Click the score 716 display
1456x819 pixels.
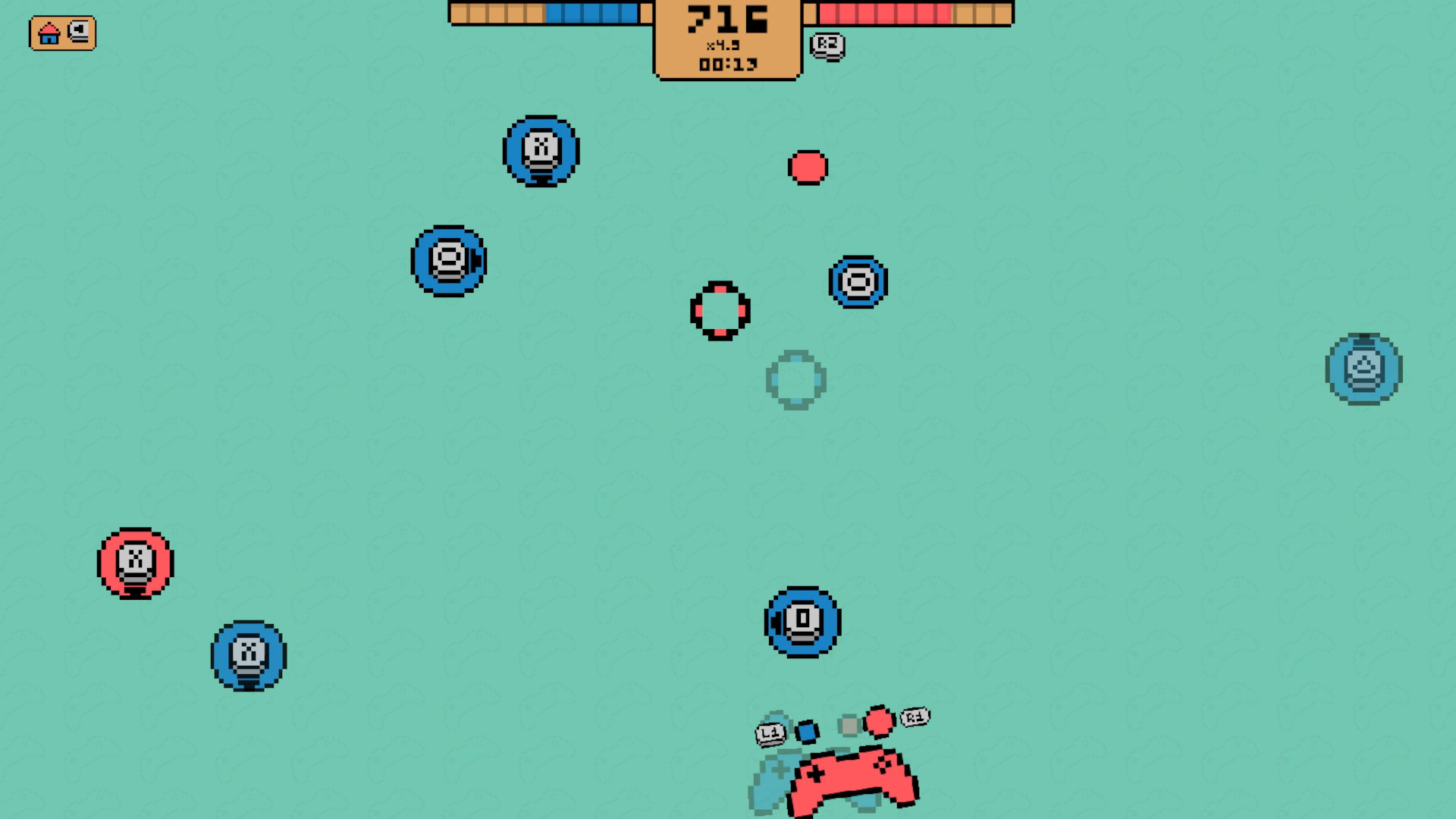pyautogui.click(x=726, y=19)
